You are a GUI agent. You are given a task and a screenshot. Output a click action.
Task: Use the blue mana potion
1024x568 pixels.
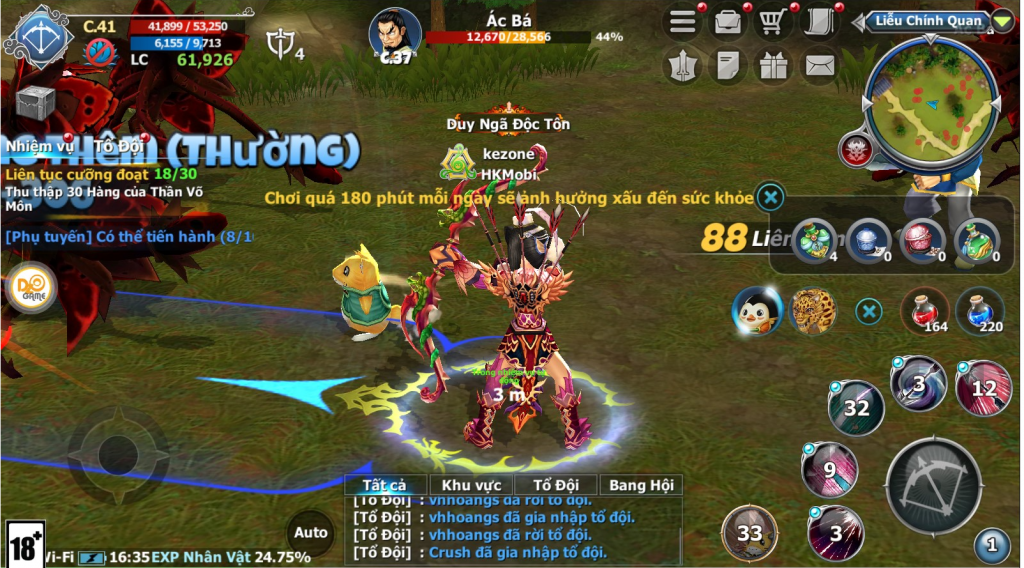[979, 310]
